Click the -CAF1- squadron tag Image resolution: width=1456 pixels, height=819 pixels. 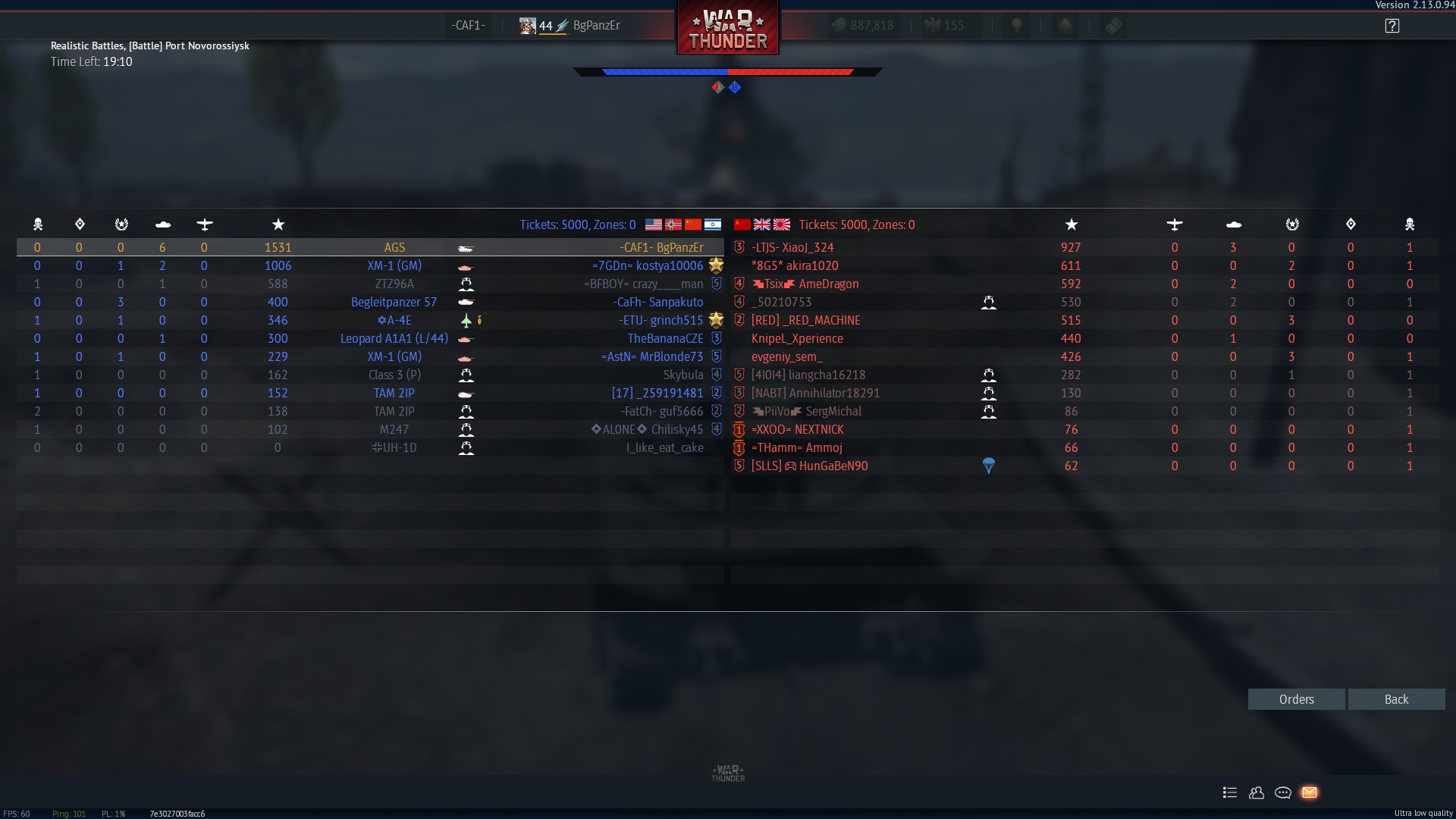pyautogui.click(x=467, y=25)
